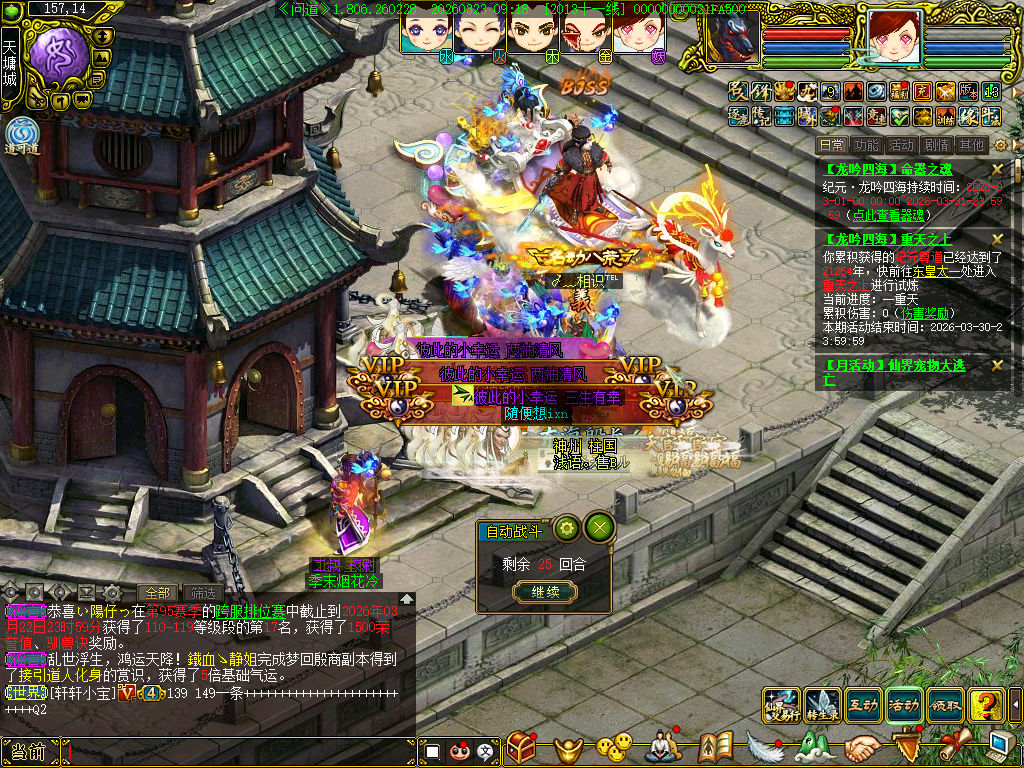Click the 继续 button in auto-battle panel

[545, 592]
